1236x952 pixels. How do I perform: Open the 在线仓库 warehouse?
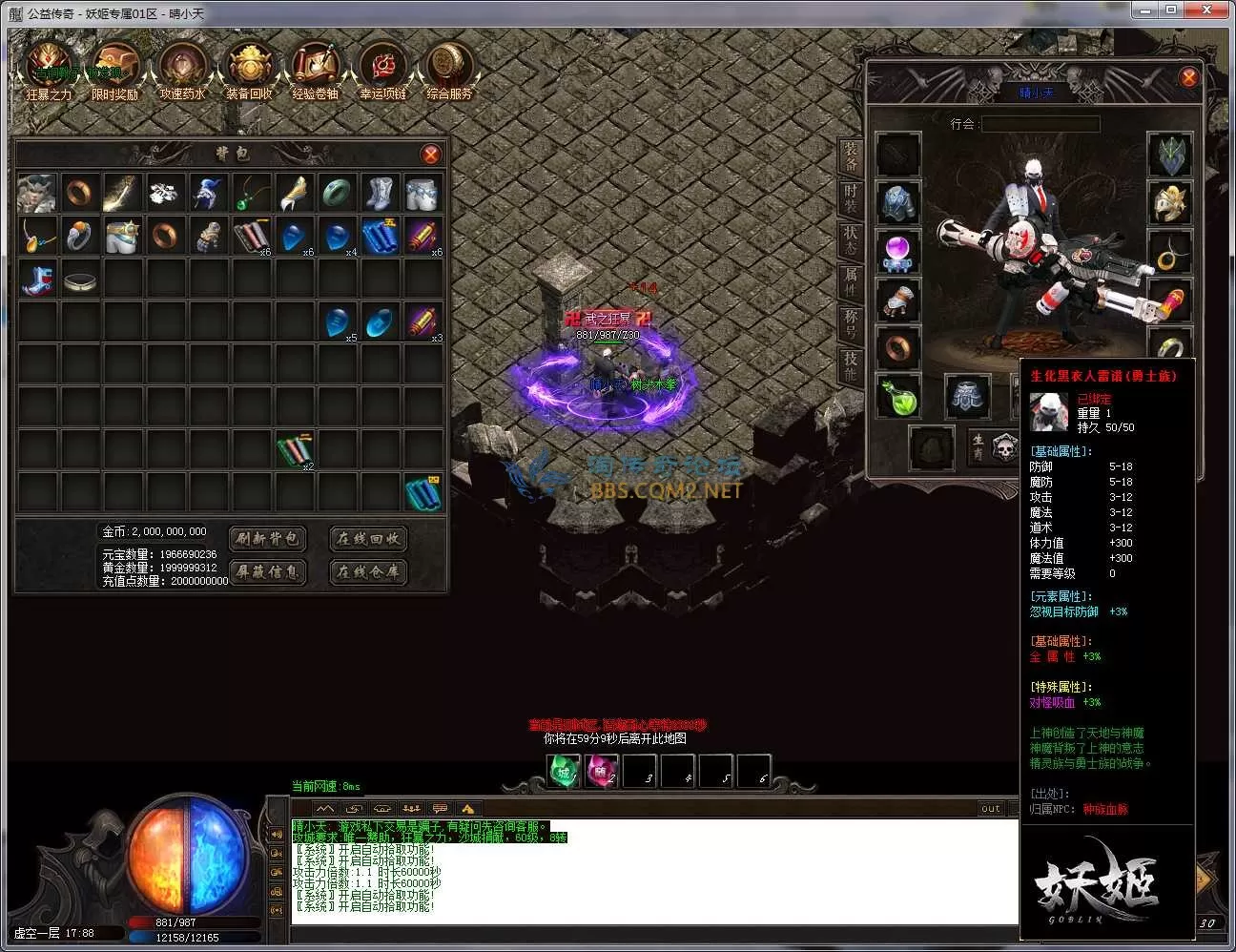click(368, 571)
